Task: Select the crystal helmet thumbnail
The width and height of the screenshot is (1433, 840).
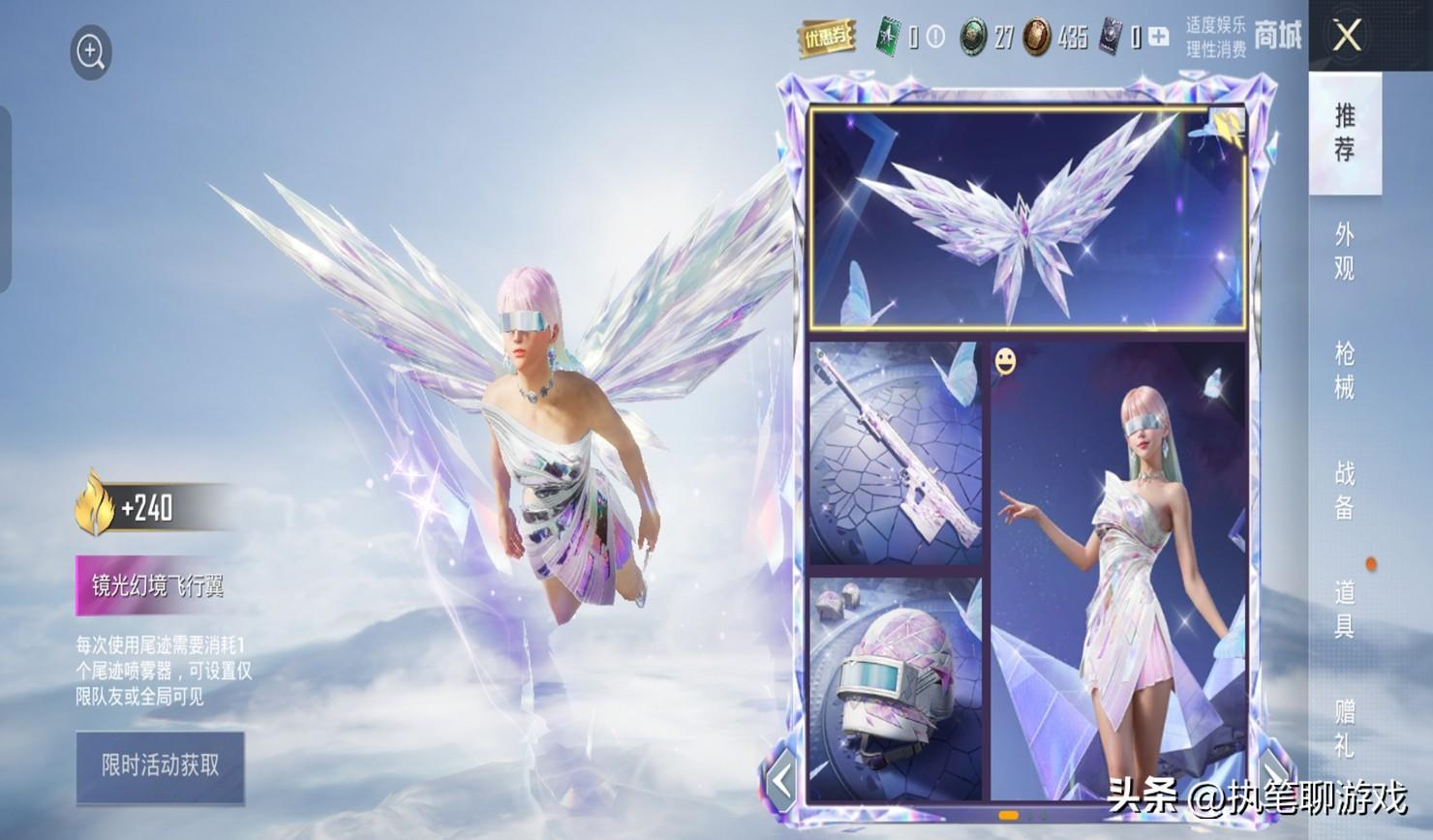Action: pos(895,689)
